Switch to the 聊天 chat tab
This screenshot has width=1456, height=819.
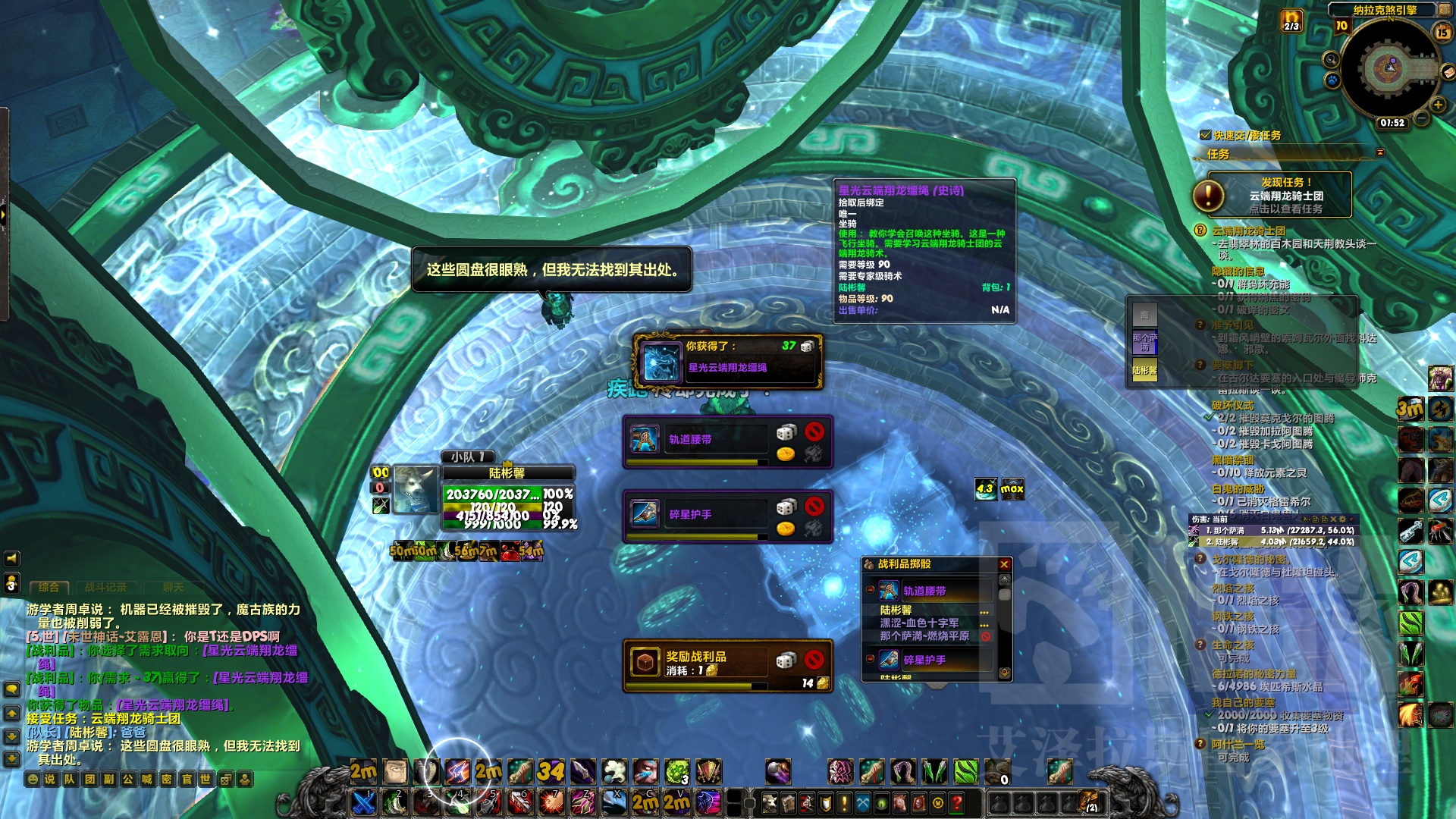coord(173,587)
